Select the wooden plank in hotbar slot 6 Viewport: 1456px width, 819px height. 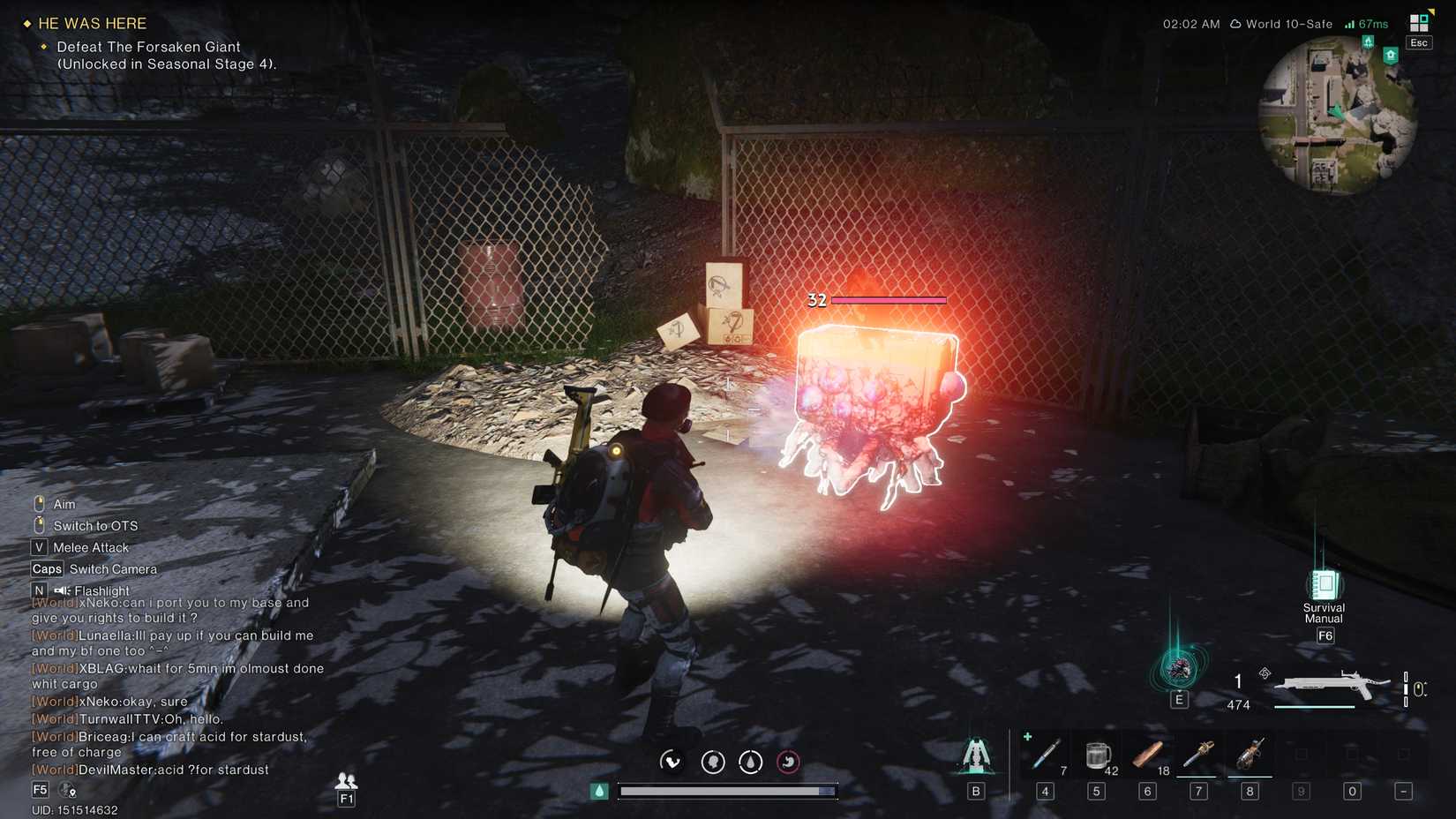1147,755
